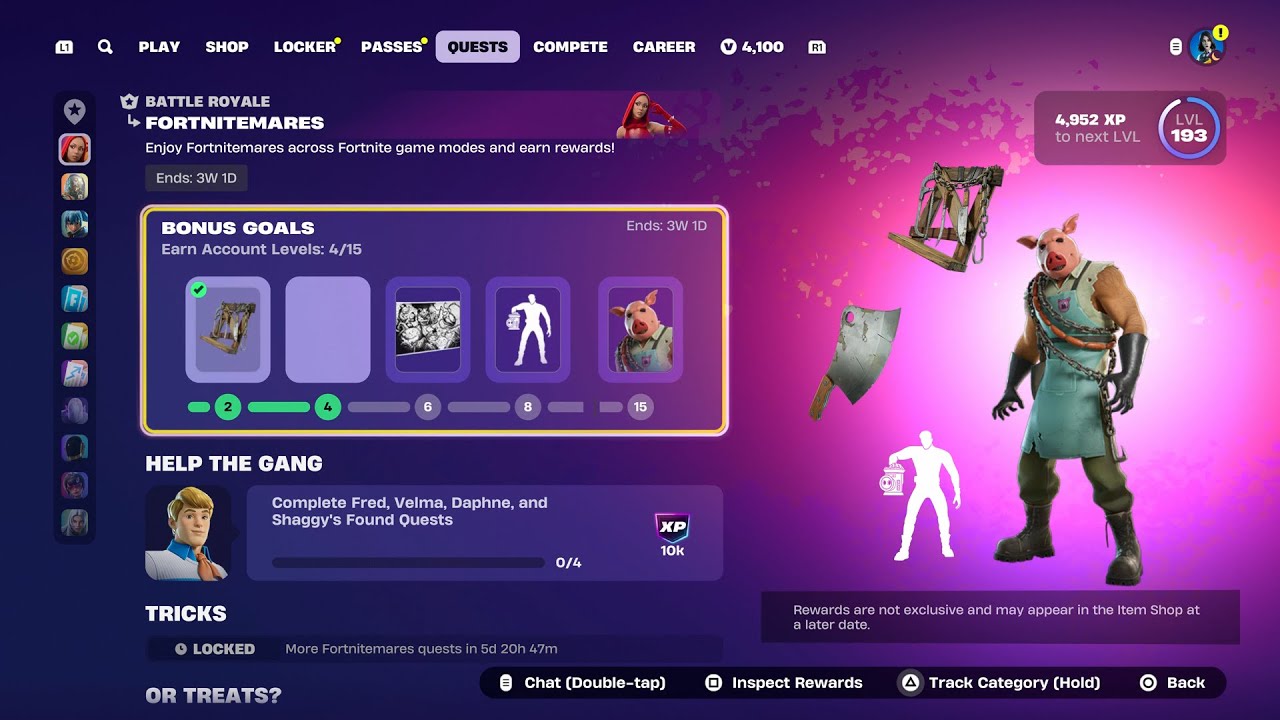The image size is (1280, 720).
Task: Open the search magnifier icon
Action: tap(105, 46)
